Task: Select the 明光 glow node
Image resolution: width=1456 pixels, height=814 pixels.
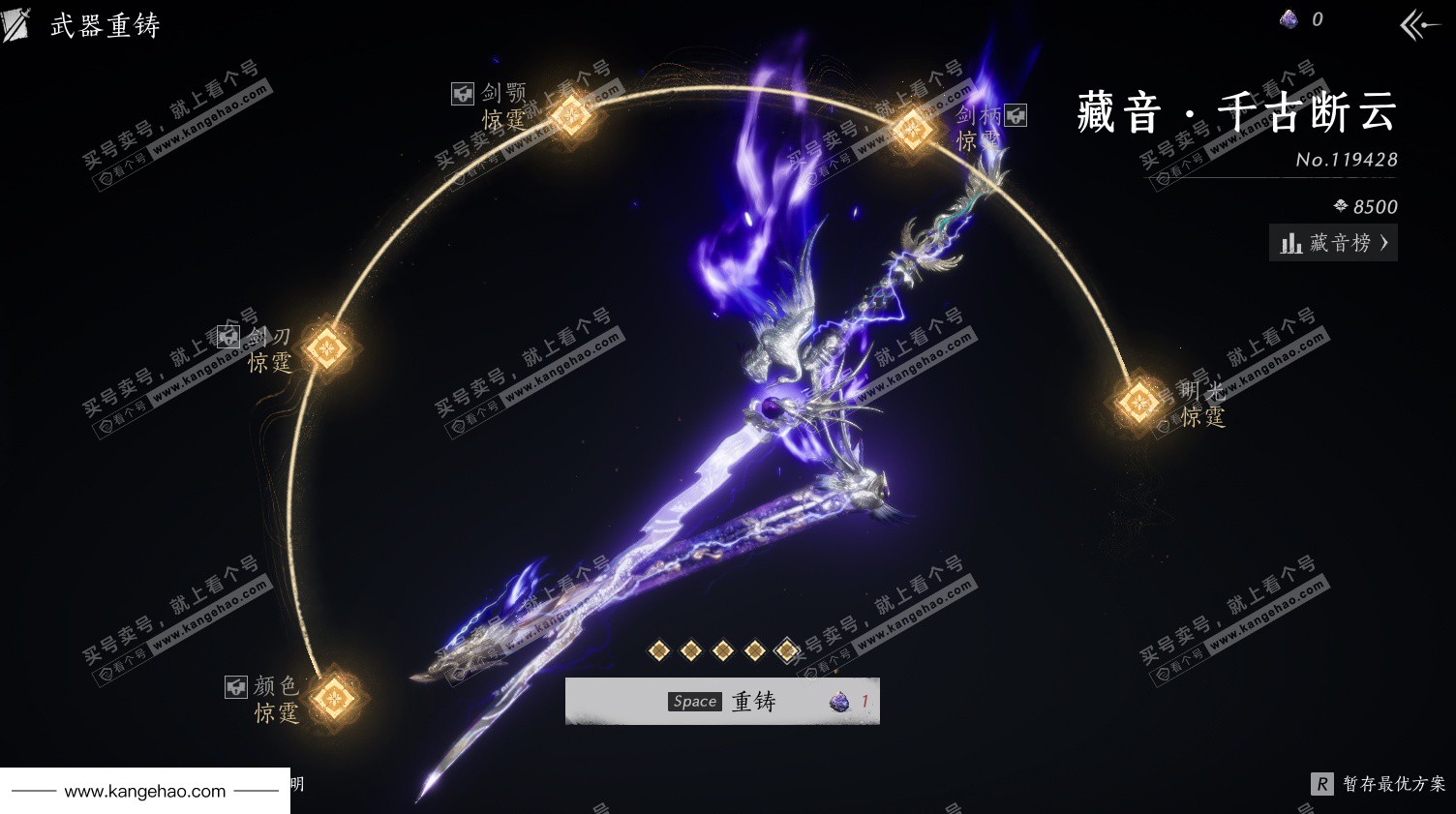Action: [x=1137, y=402]
